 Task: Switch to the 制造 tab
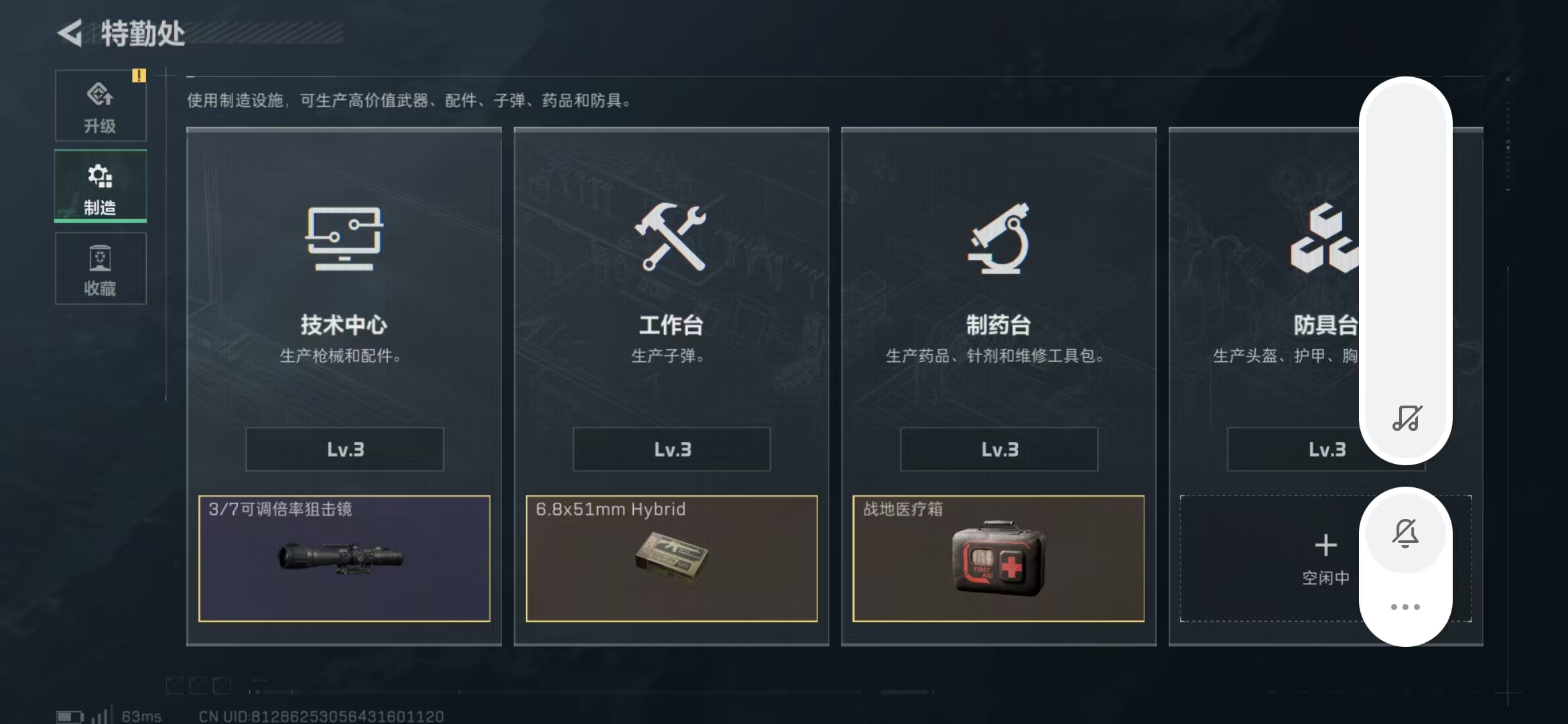(x=100, y=188)
